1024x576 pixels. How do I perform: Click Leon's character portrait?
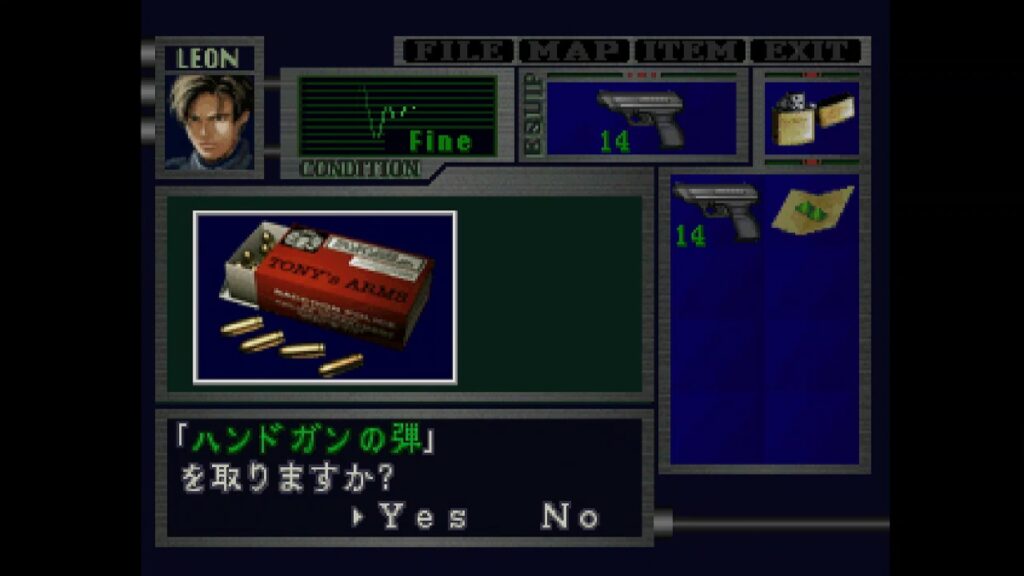point(209,121)
